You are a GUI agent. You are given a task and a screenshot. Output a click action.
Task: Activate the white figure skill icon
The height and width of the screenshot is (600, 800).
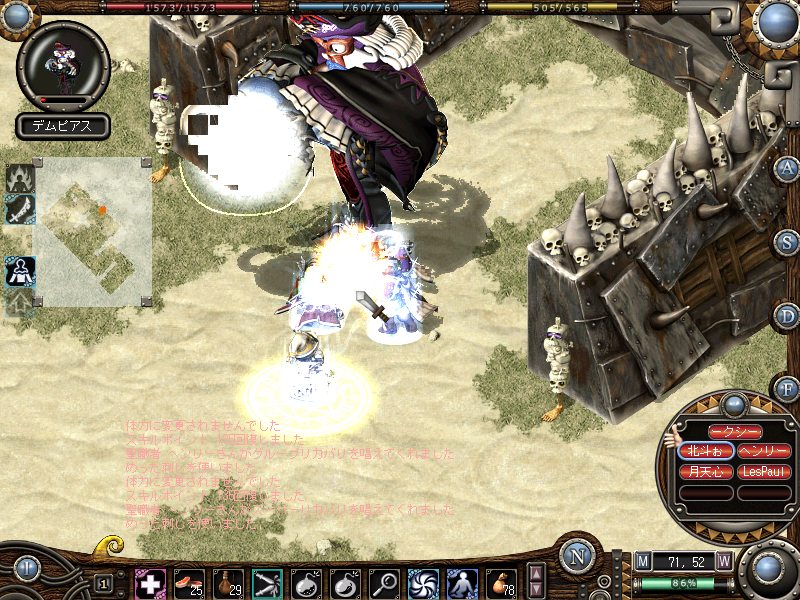pos(462,582)
